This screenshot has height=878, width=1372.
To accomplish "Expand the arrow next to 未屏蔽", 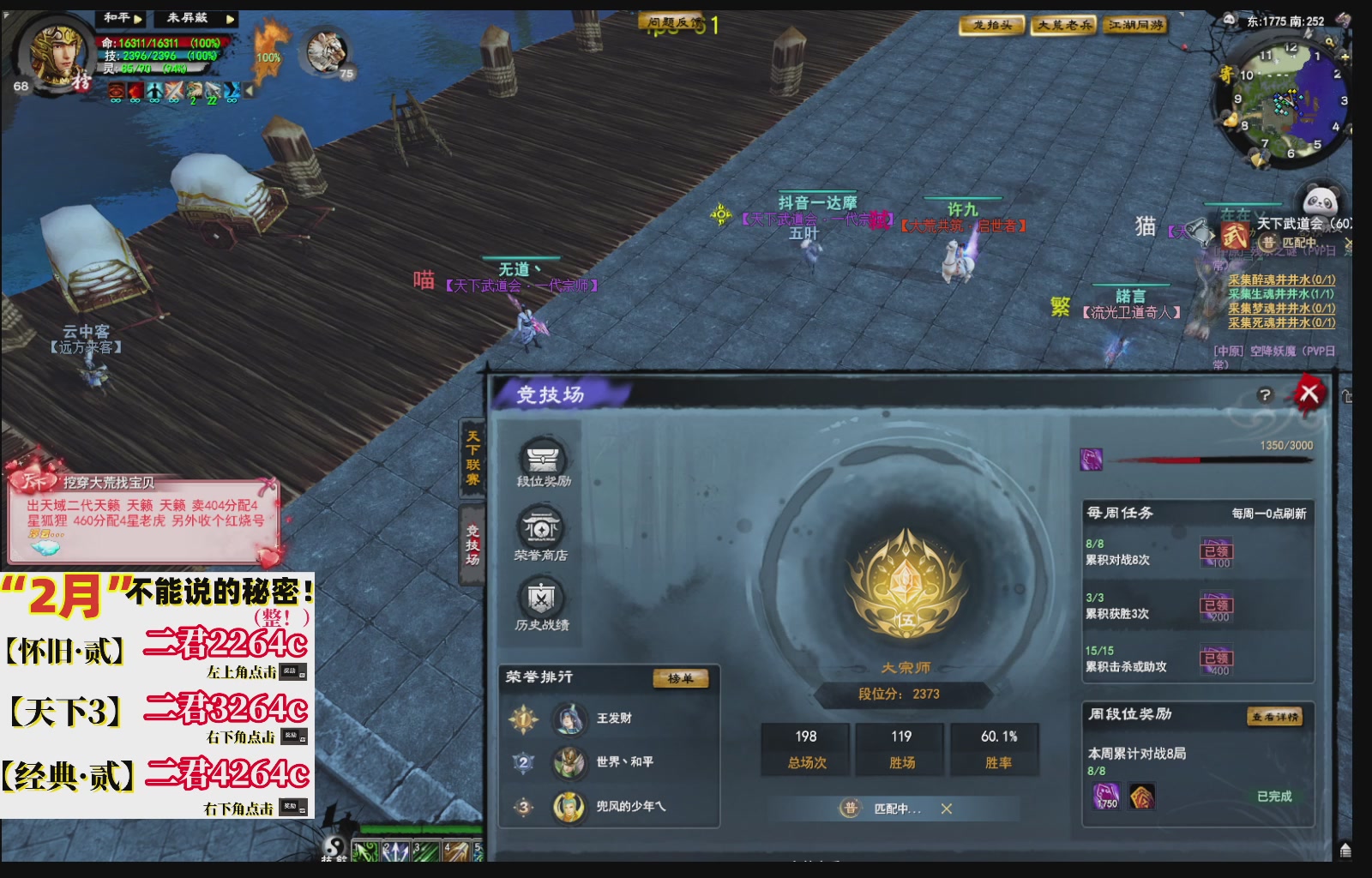I will (230, 21).
